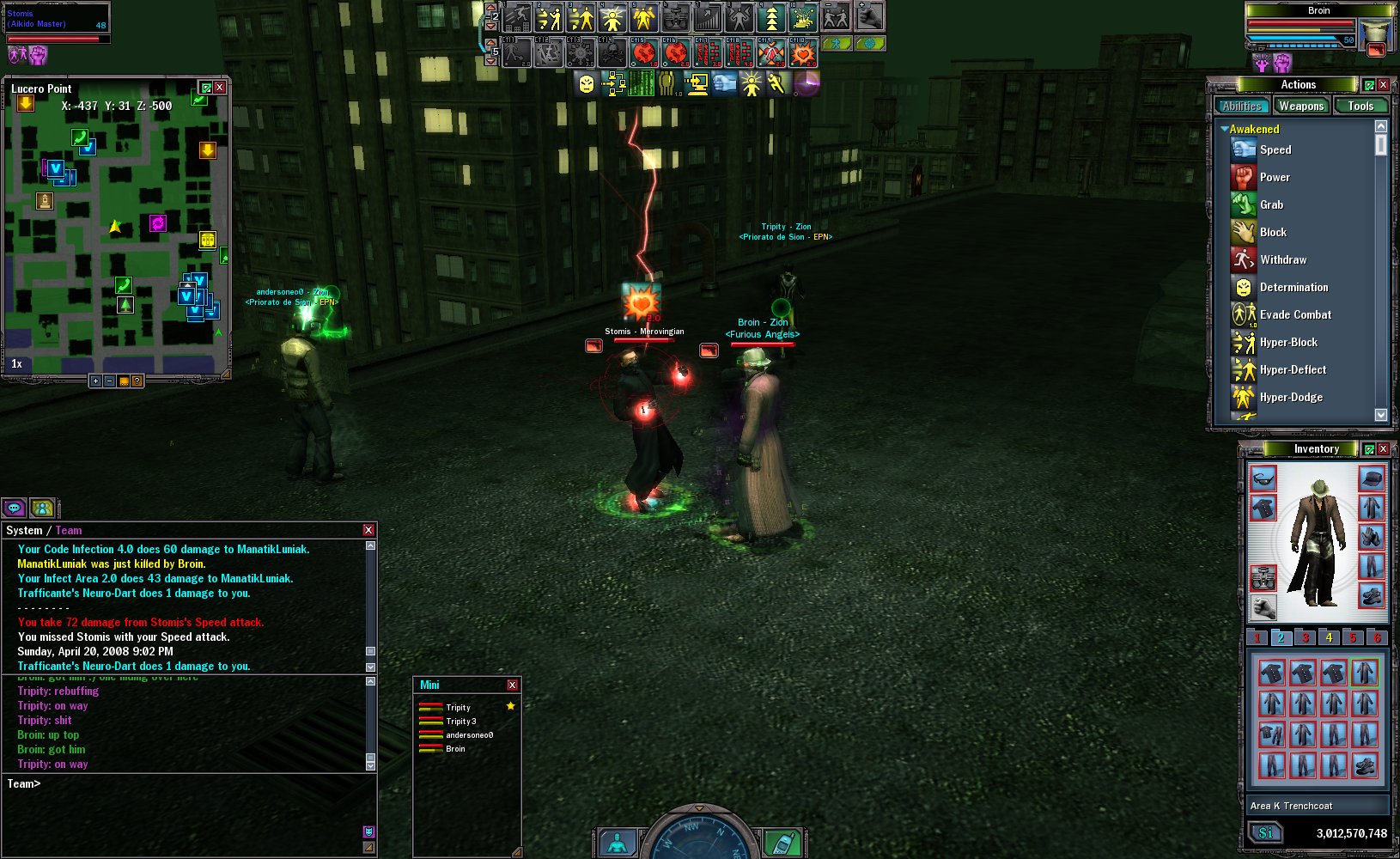
Task: Close the Actions window
Action: [x=1383, y=85]
